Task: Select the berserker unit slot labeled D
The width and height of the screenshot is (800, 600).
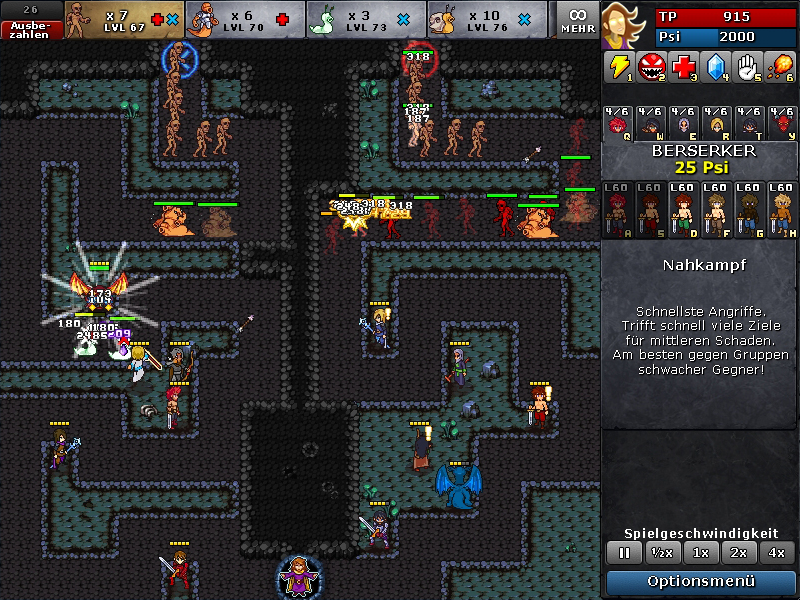Action: click(684, 209)
